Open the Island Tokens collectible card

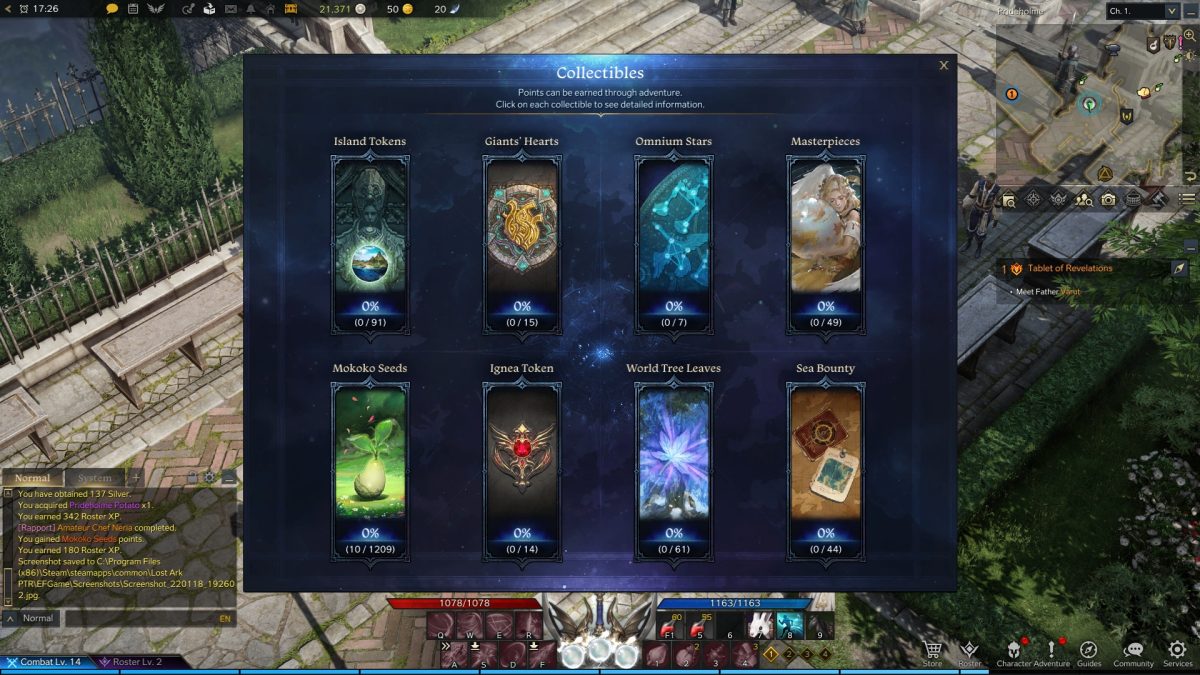(370, 245)
